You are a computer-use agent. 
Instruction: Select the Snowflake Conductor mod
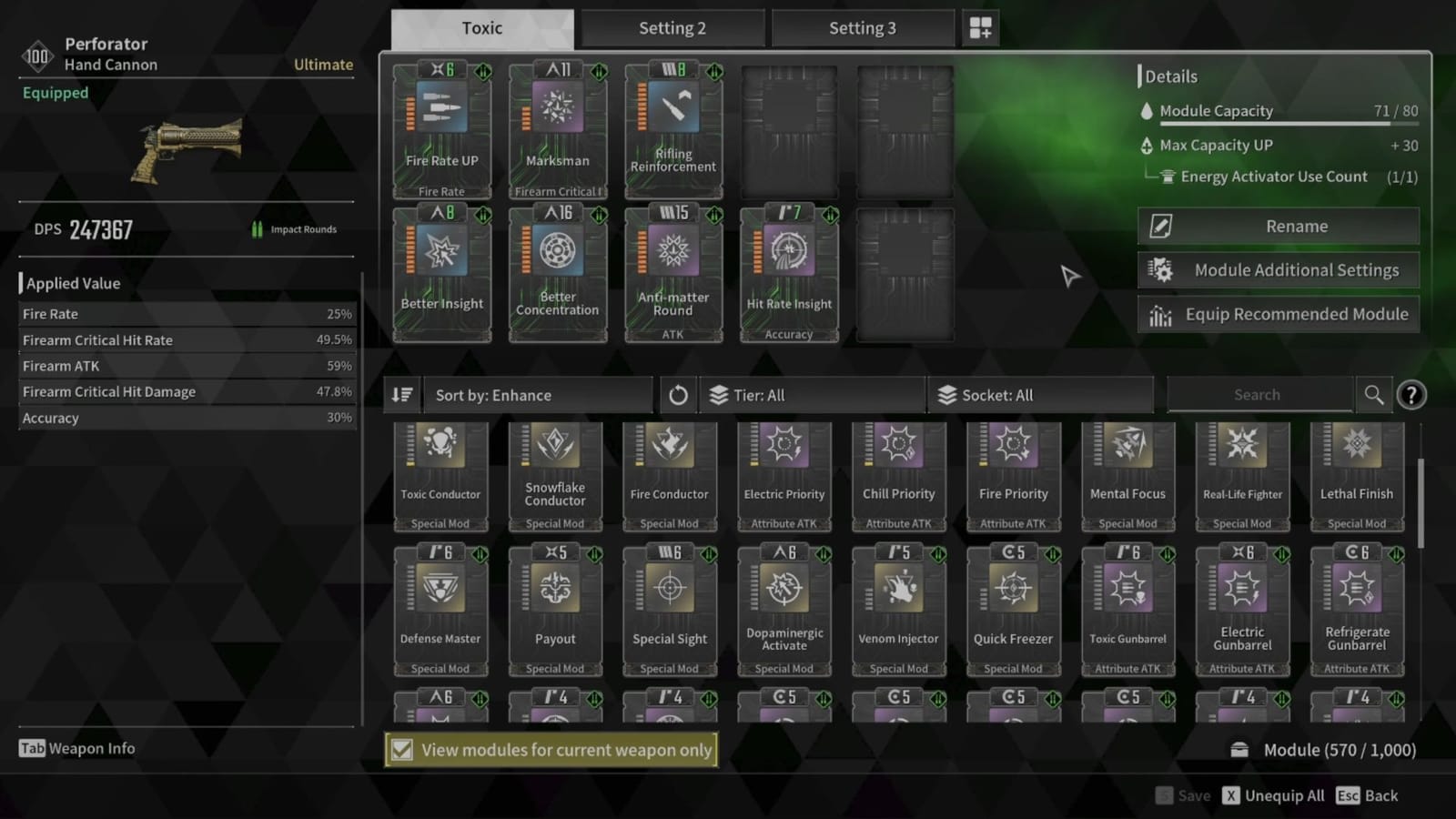click(555, 473)
